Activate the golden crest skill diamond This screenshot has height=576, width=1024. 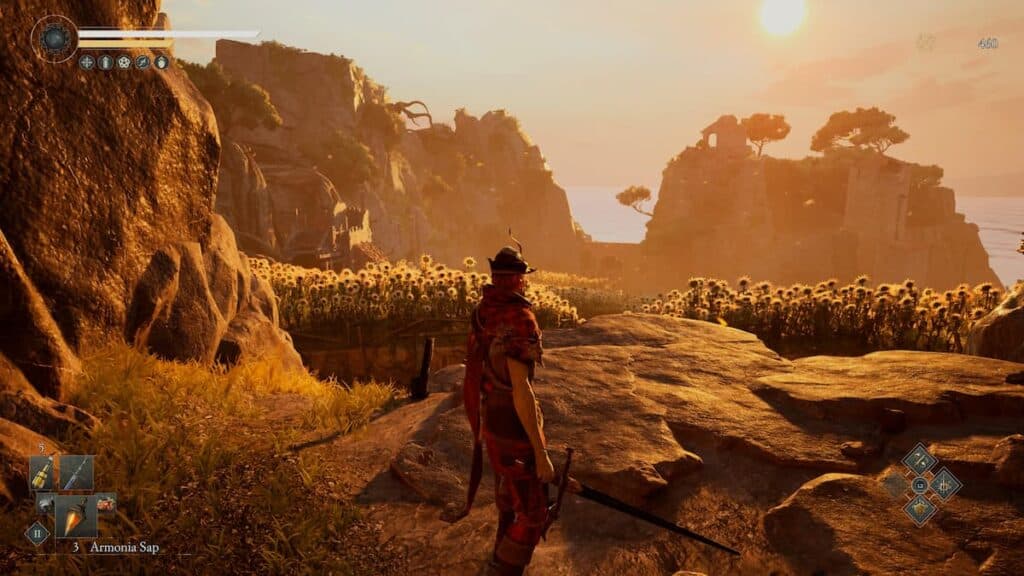click(919, 509)
